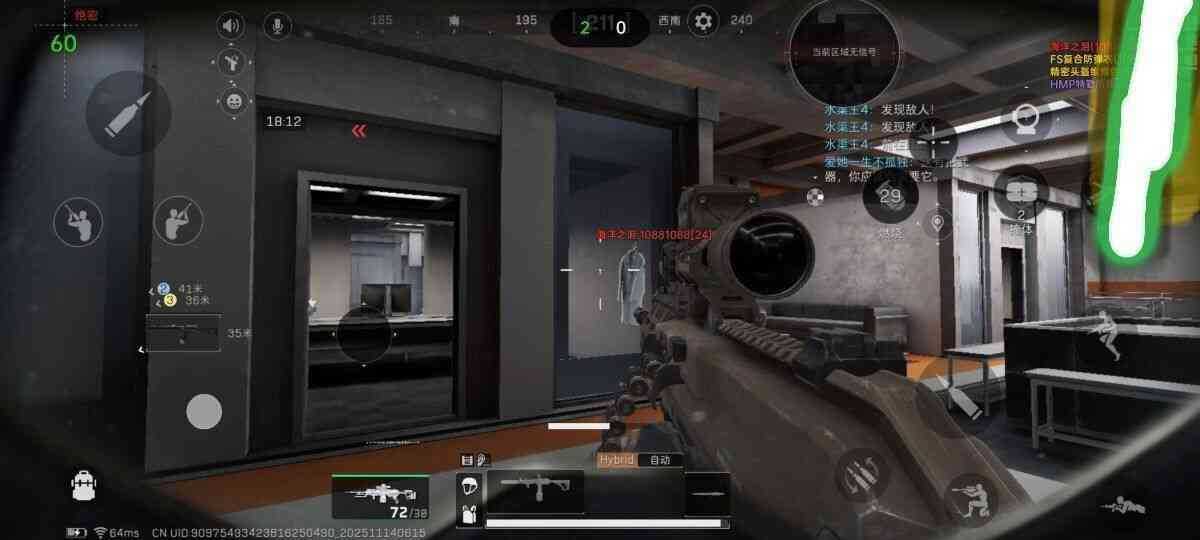
Task: Use the grenade showing 29
Action: 890,197
